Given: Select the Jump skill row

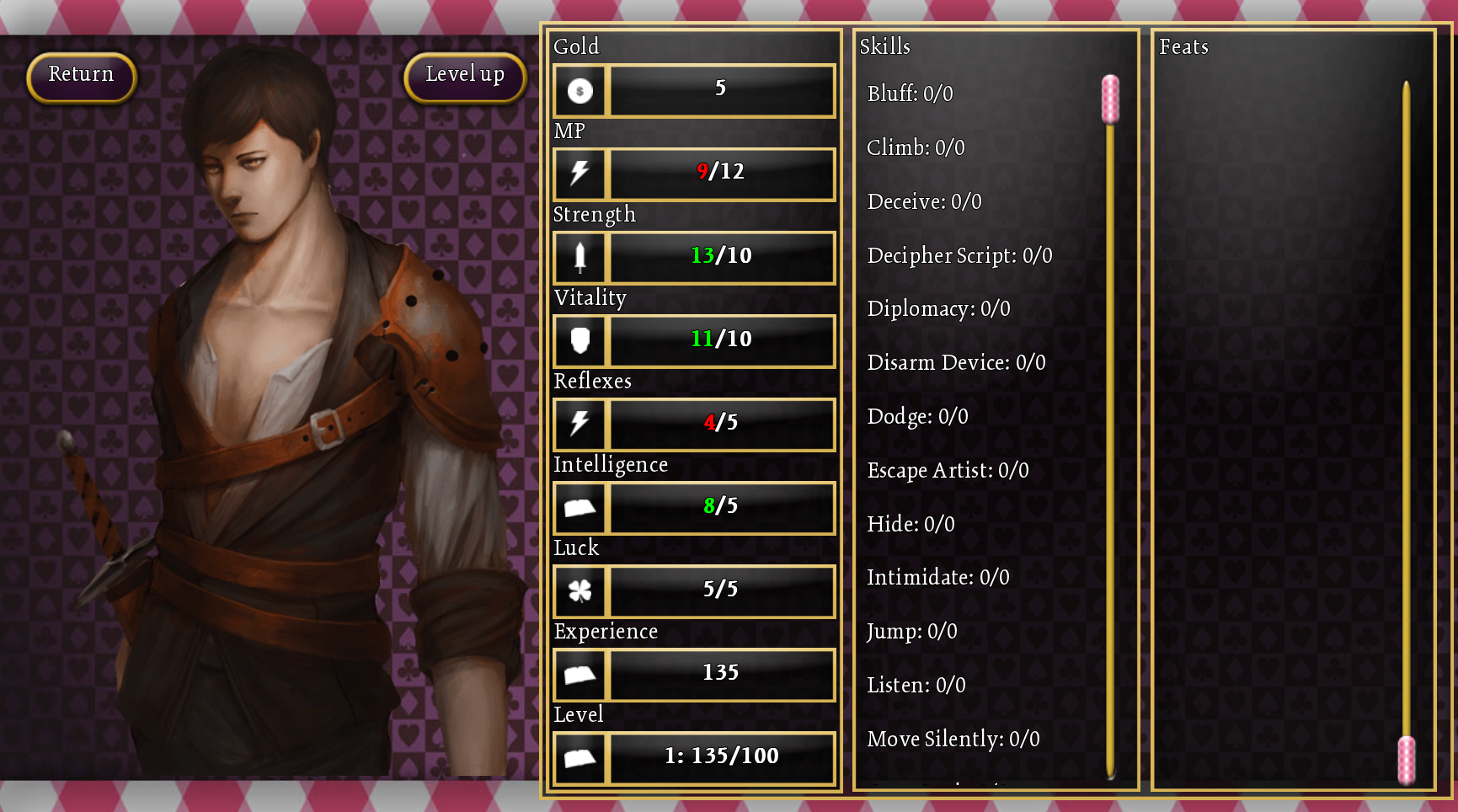Looking at the screenshot, I should pyautogui.click(x=911, y=632).
